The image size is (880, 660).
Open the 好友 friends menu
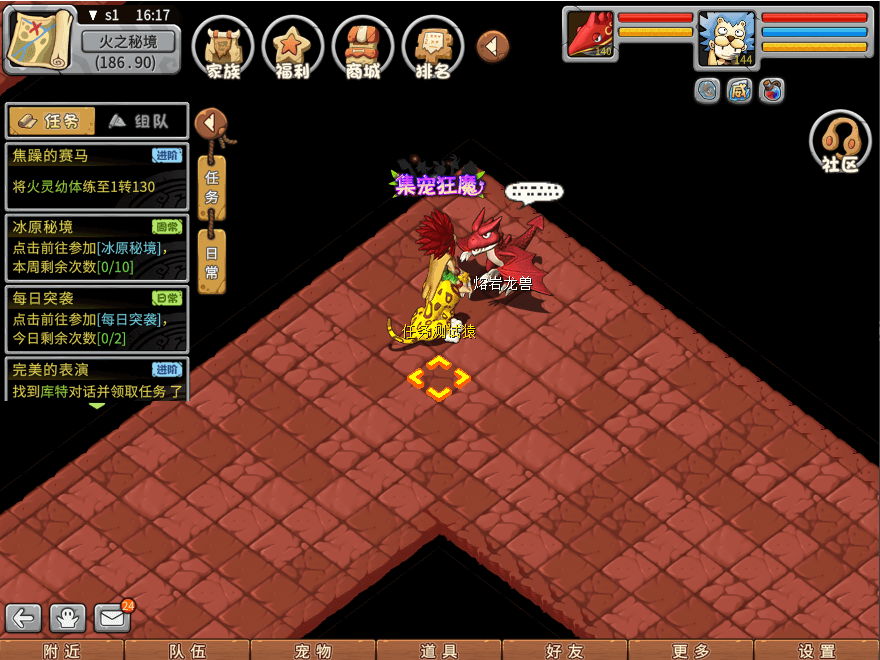click(565, 651)
